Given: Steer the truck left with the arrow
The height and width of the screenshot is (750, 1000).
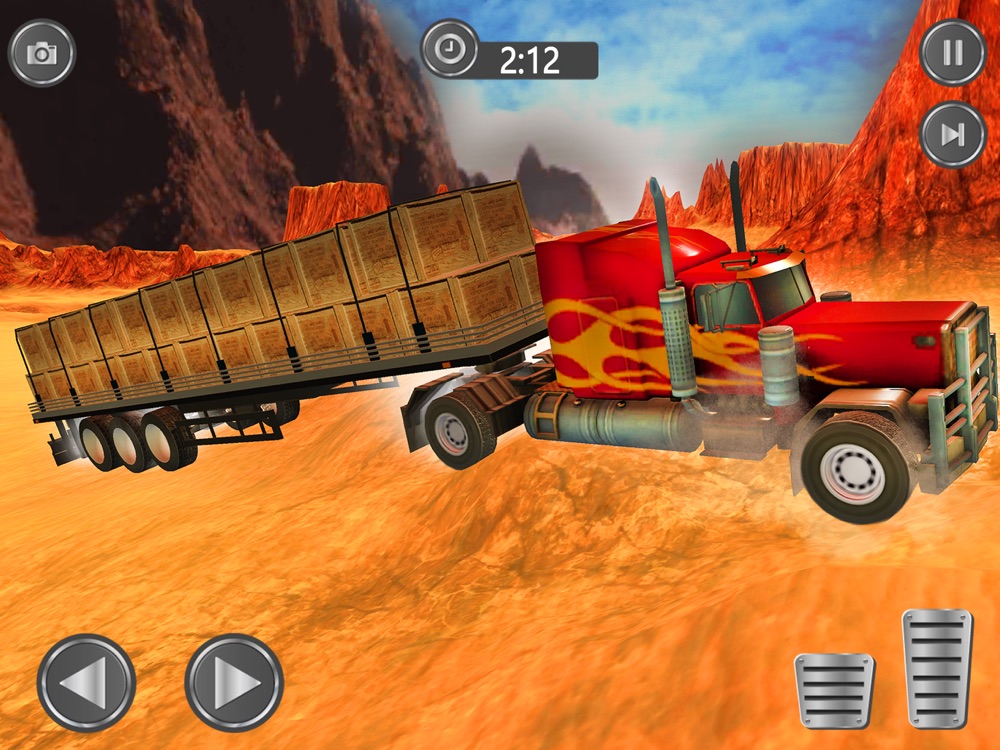Looking at the screenshot, I should pyautogui.click(x=86, y=683).
